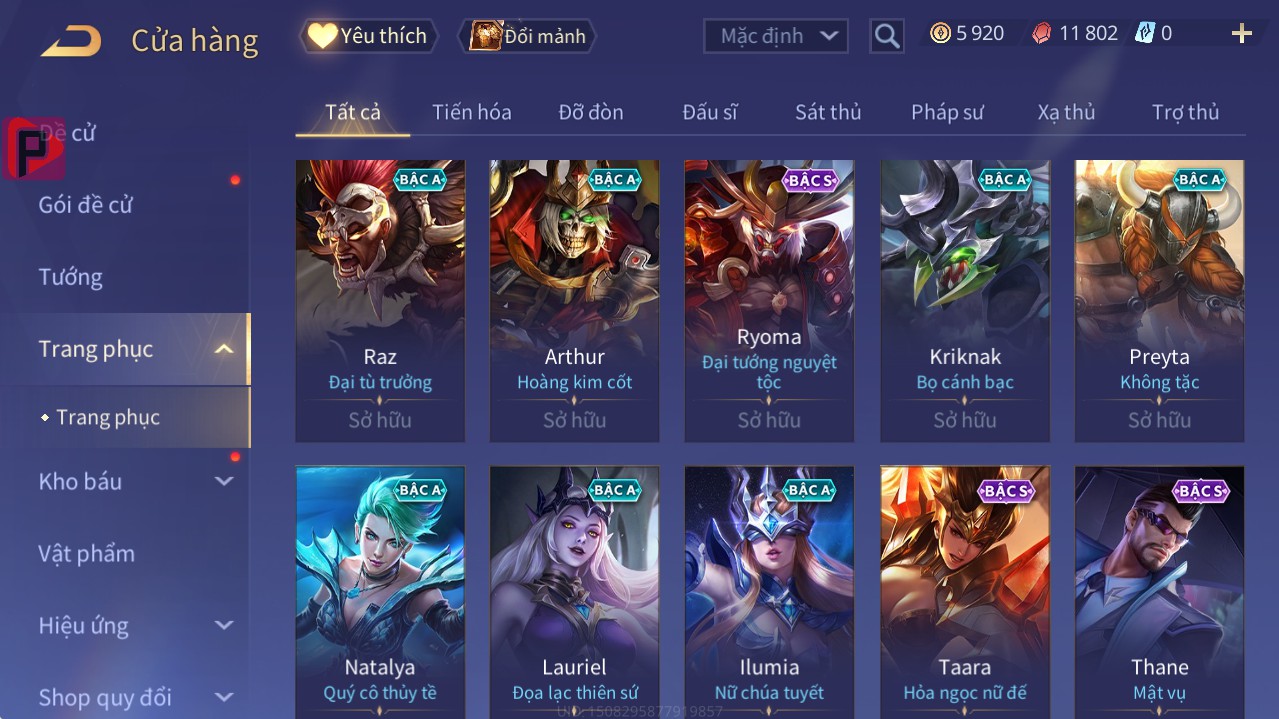Choose the Pháp sư tab

946,112
